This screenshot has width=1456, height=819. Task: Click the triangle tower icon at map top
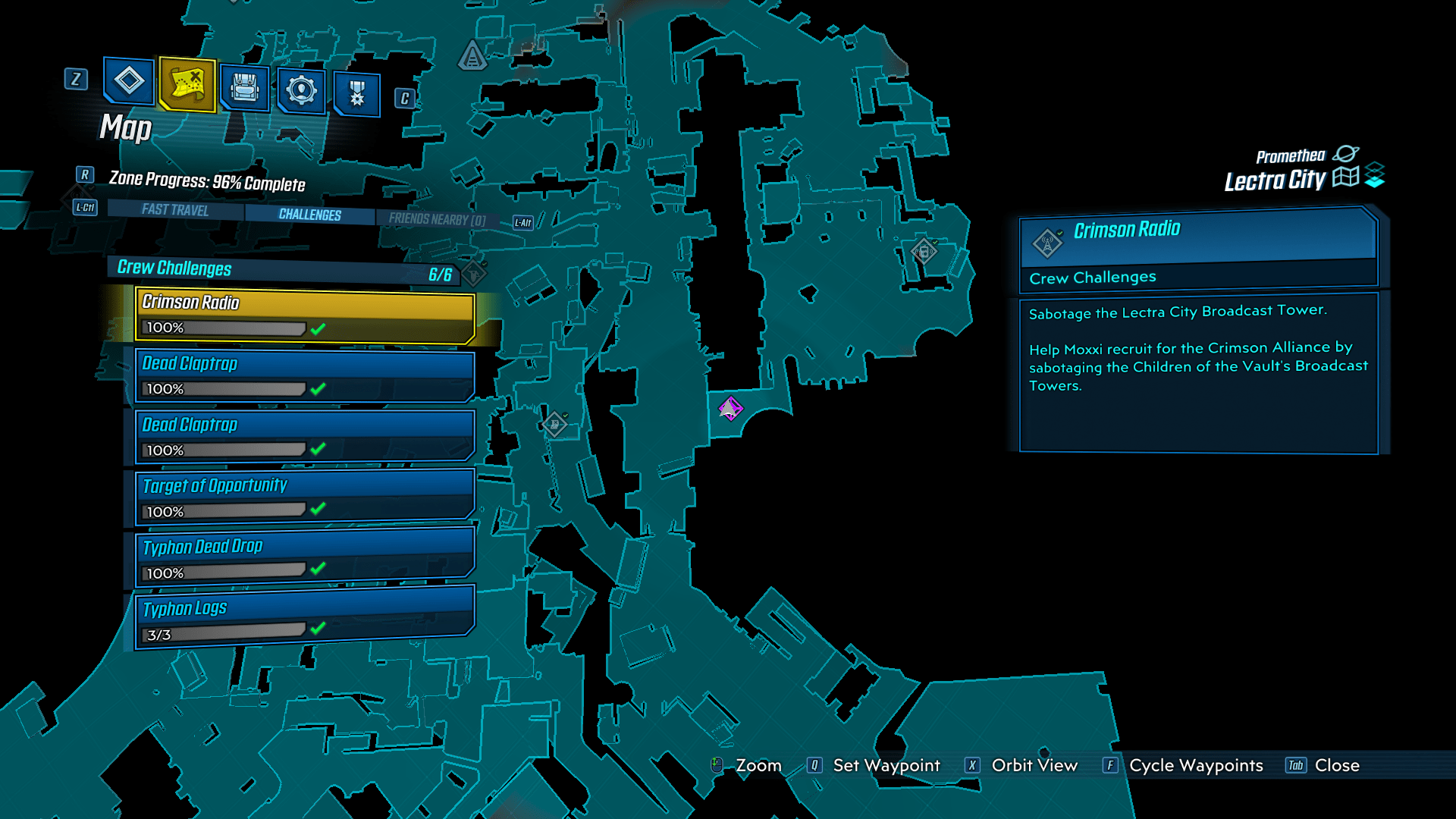click(x=472, y=53)
